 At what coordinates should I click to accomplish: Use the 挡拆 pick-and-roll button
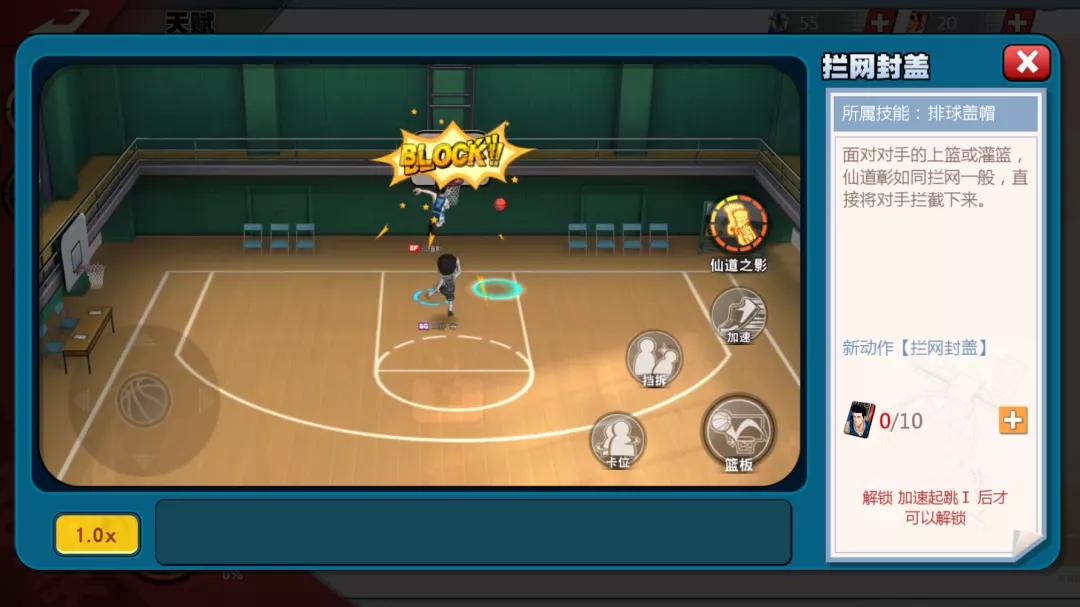[654, 358]
